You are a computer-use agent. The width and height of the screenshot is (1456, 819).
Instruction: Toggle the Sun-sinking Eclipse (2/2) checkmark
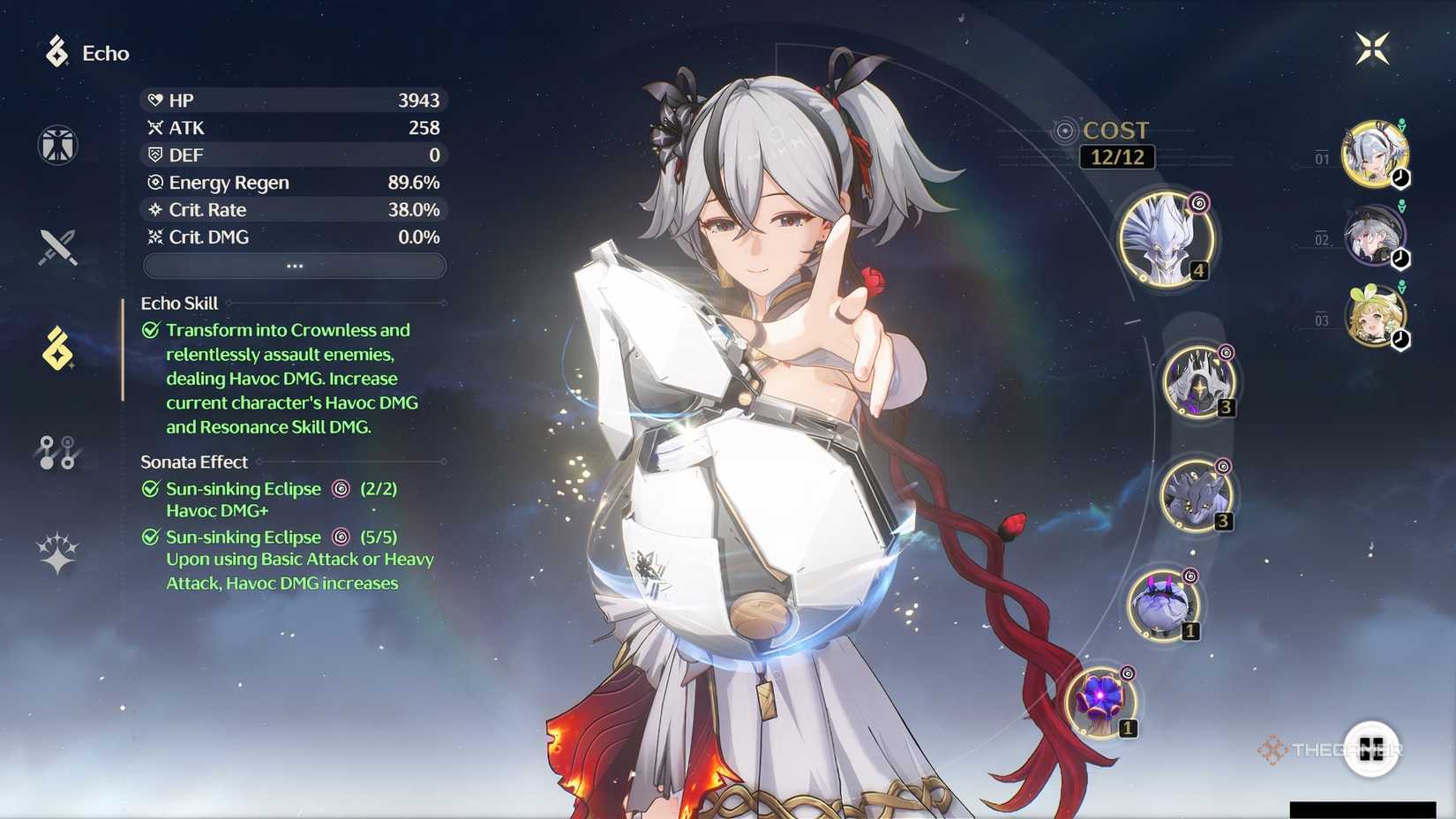(x=149, y=488)
